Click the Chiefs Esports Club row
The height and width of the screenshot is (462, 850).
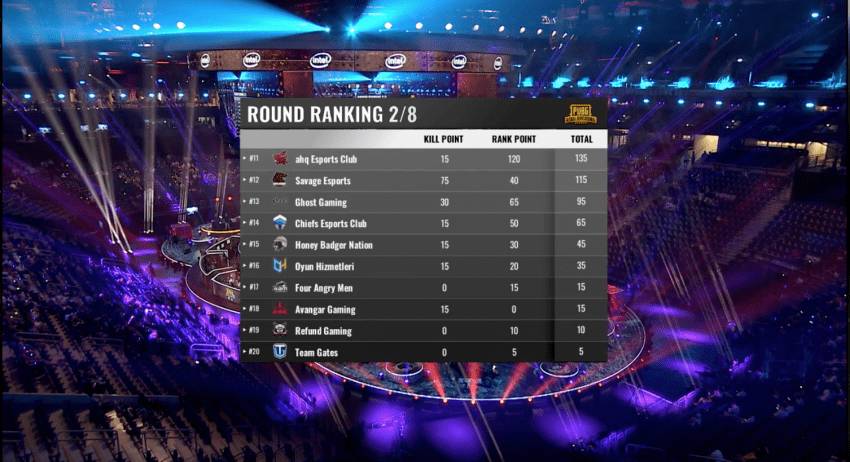point(422,223)
